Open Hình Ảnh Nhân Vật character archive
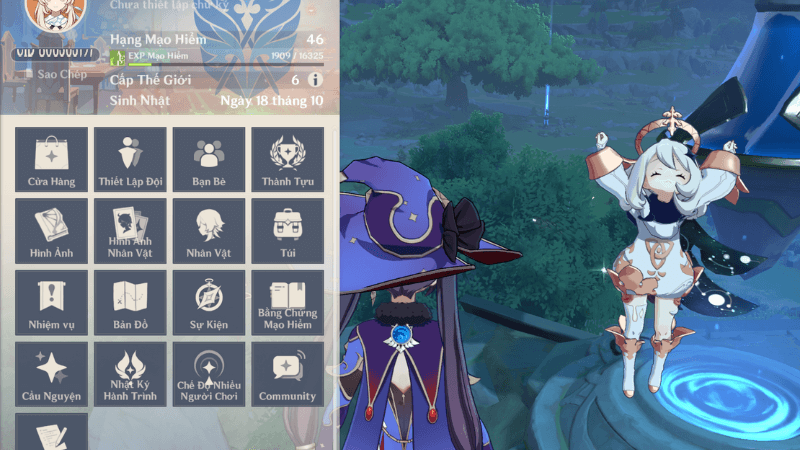Image resolution: width=800 pixels, height=450 pixels. (x=130, y=231)
